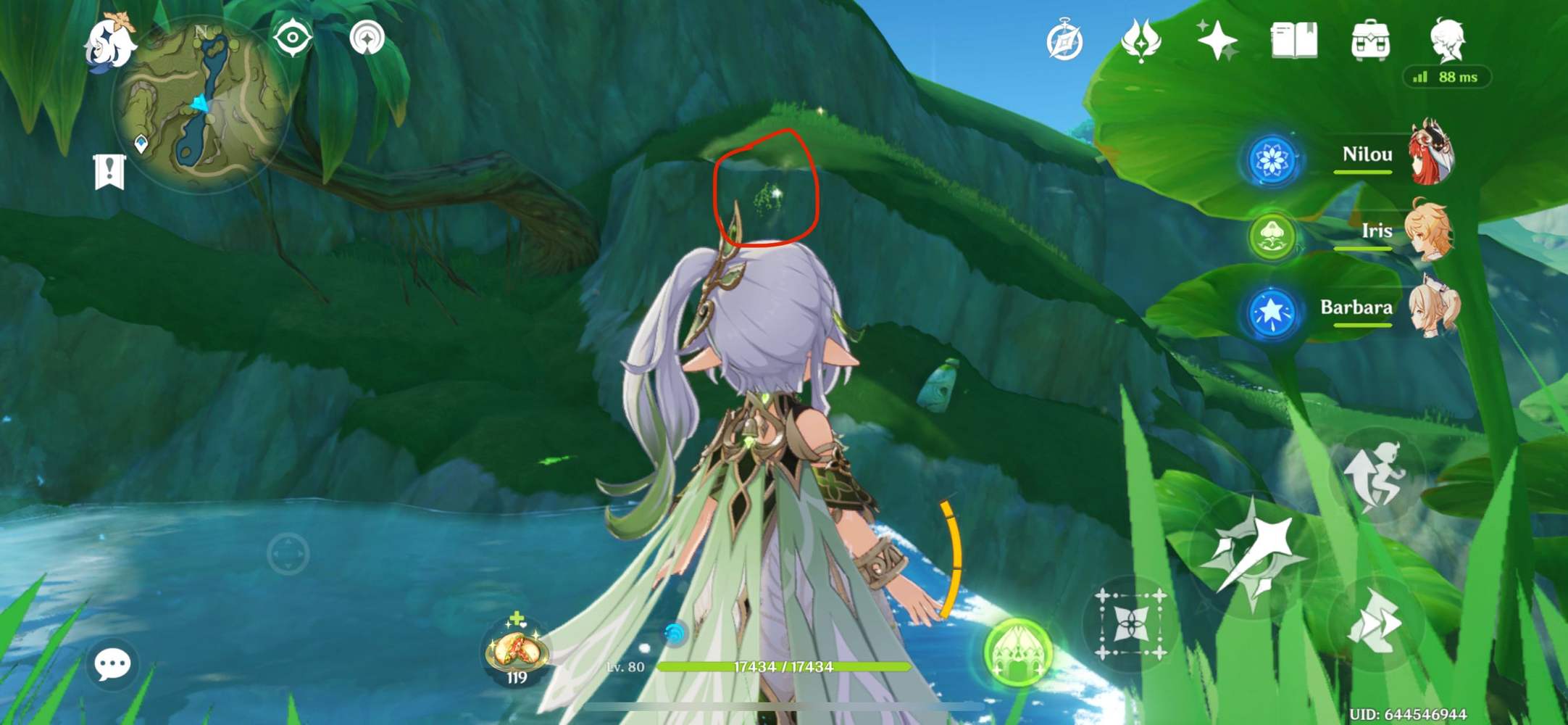1568x725 pixels.
Task: Open the Paimon menu
Action: [x=112, y=45]
